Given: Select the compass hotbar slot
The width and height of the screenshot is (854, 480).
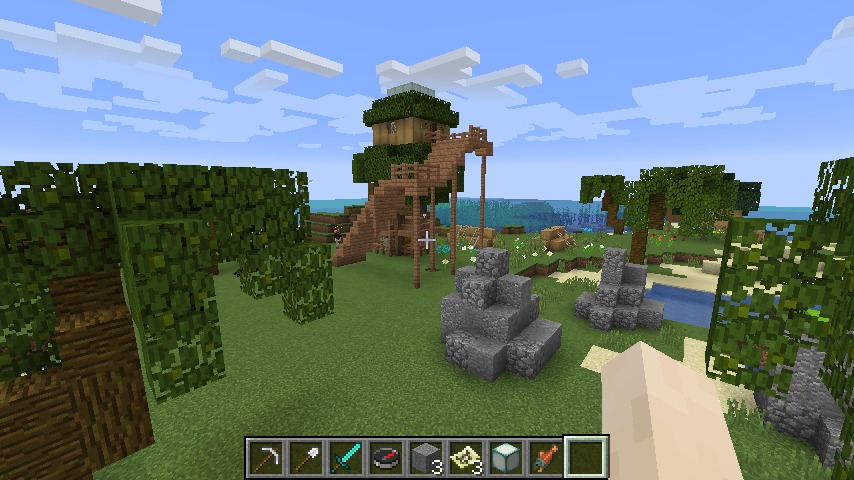Looking at the screenshot, I should click(x=386, y=457).
